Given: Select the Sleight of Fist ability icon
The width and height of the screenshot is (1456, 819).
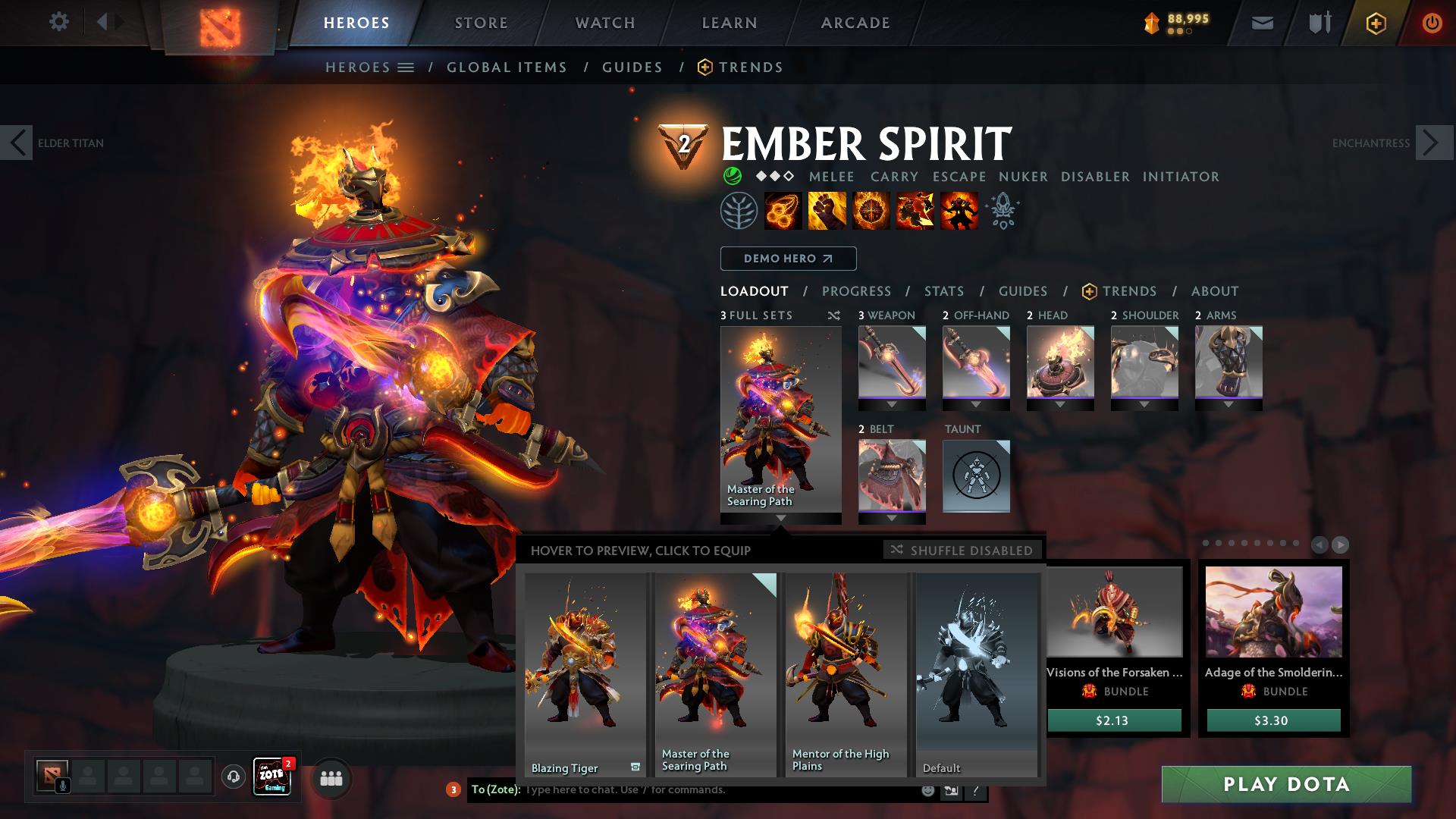Looking at the screenshot, I should click(826, 211).
